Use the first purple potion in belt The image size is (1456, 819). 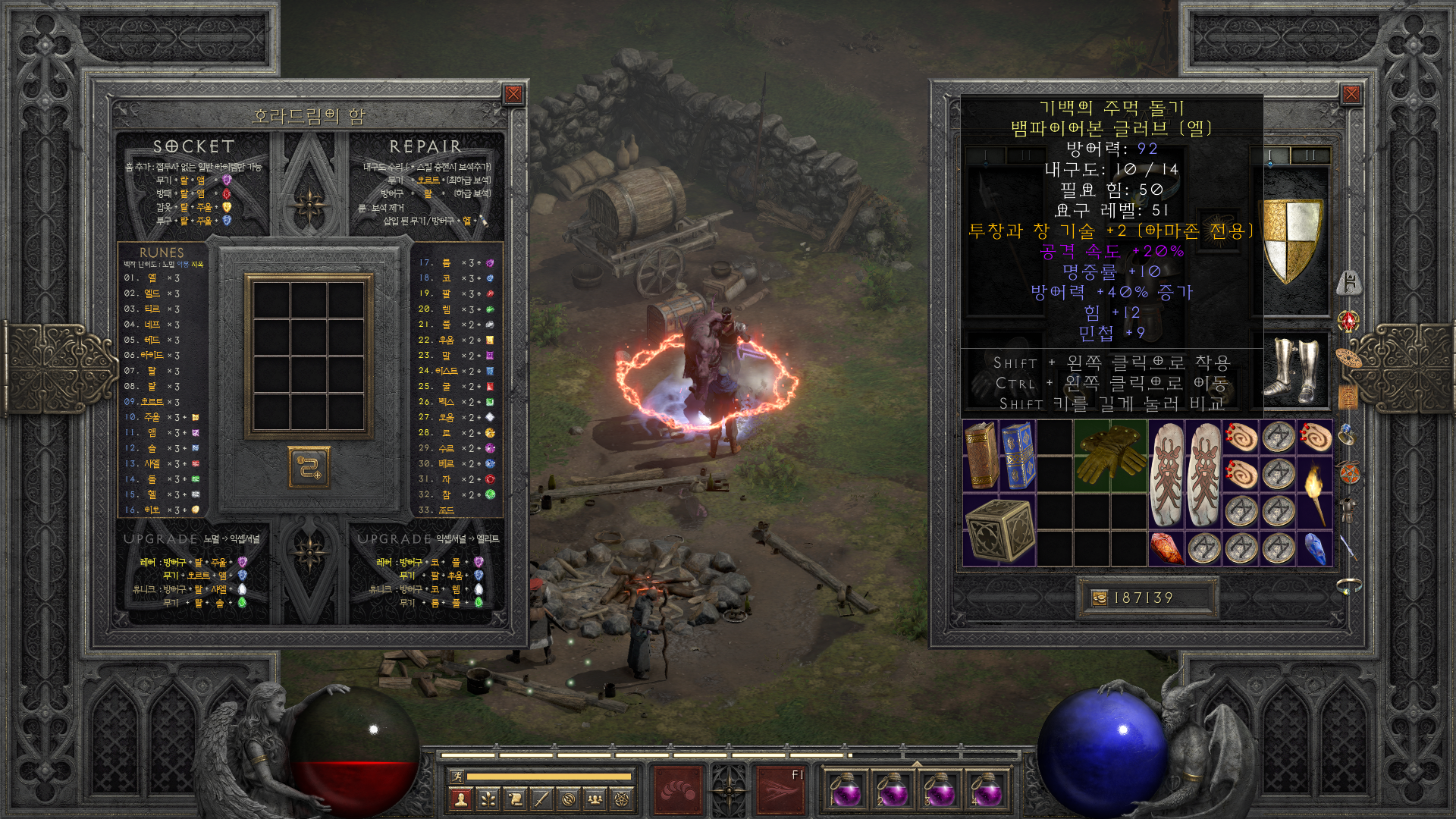pos(846,790)
